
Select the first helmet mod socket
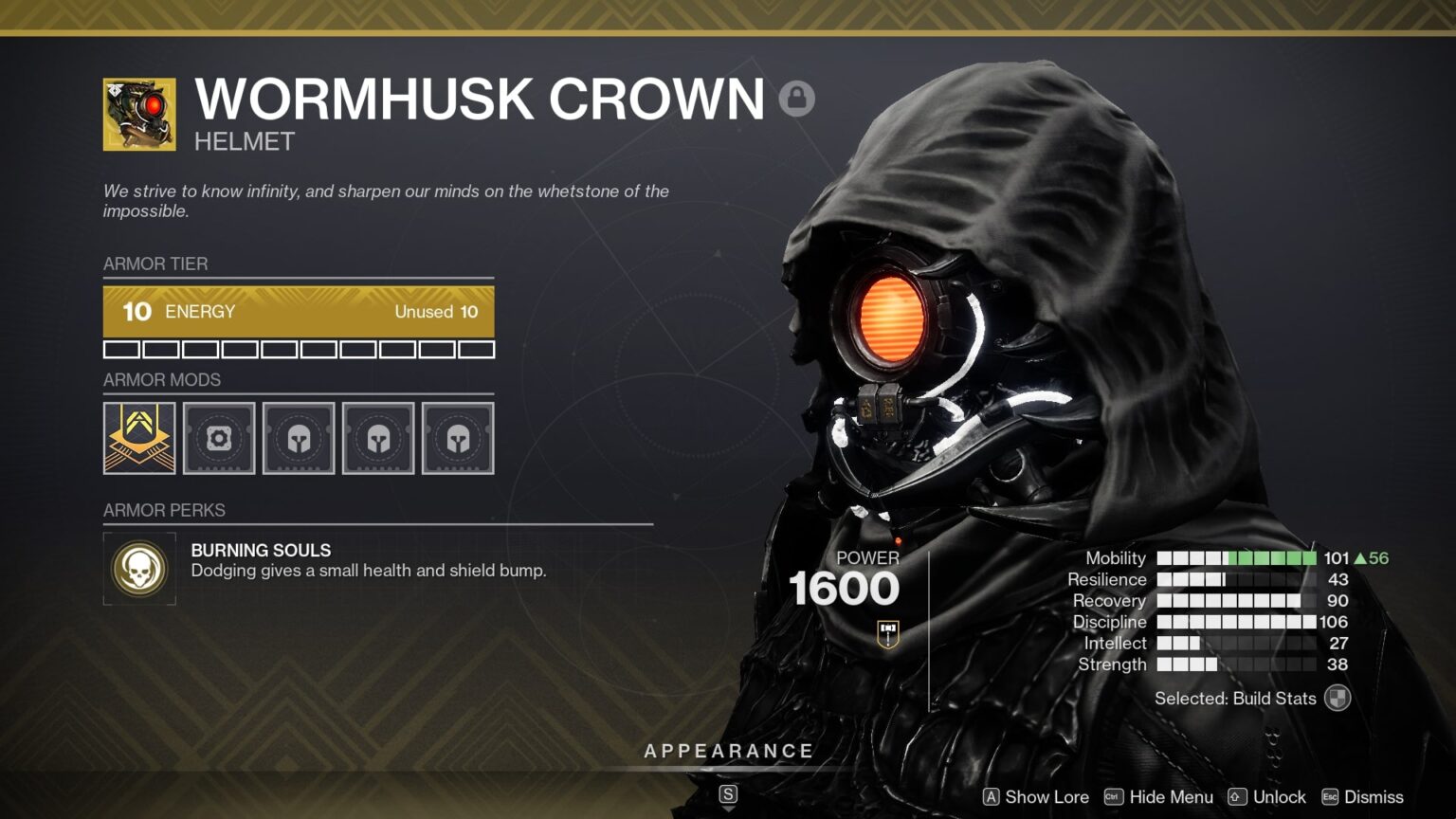coord(299,437)
